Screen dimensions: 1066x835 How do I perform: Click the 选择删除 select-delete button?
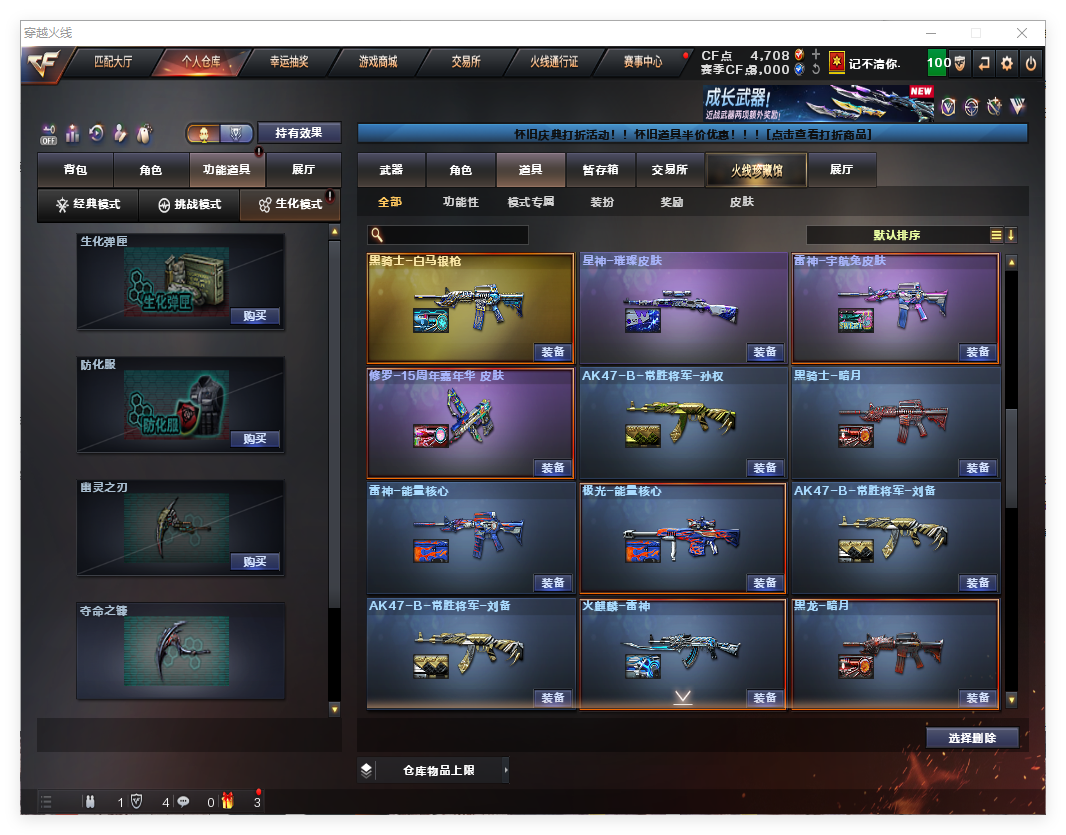click(x=971, y=738)
